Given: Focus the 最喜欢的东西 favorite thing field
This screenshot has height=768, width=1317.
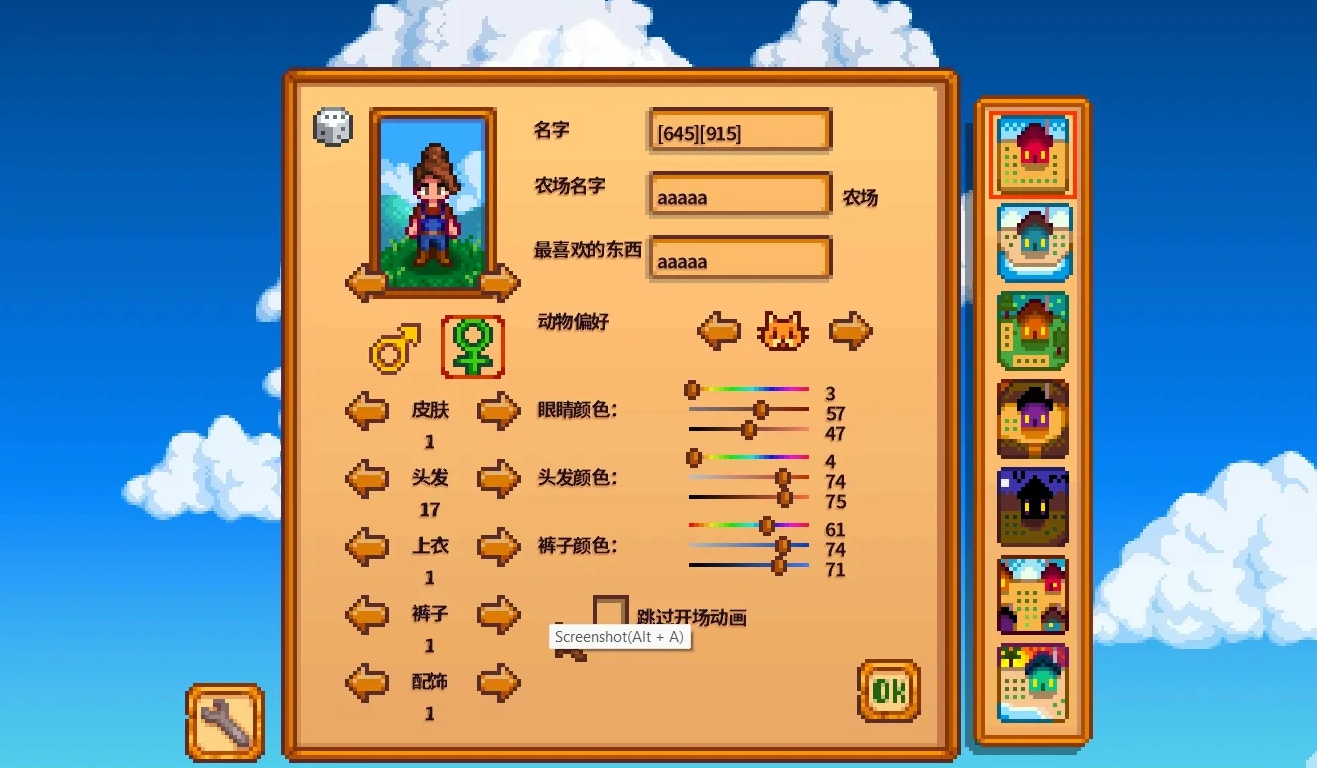Looking at the screenshot, I should pyautogui.click(x=740, y=260).
